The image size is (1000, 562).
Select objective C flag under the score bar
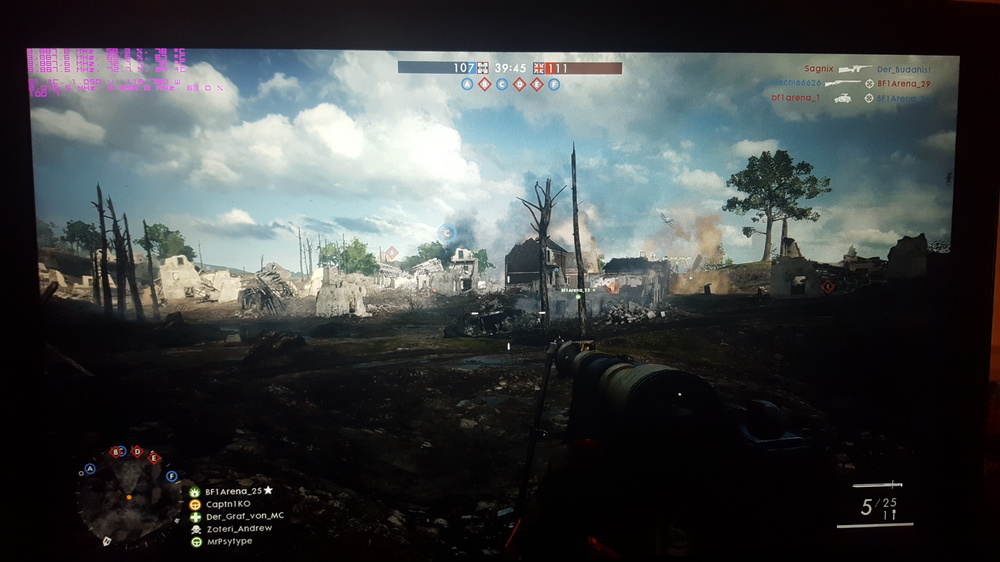tap(502, 85)
